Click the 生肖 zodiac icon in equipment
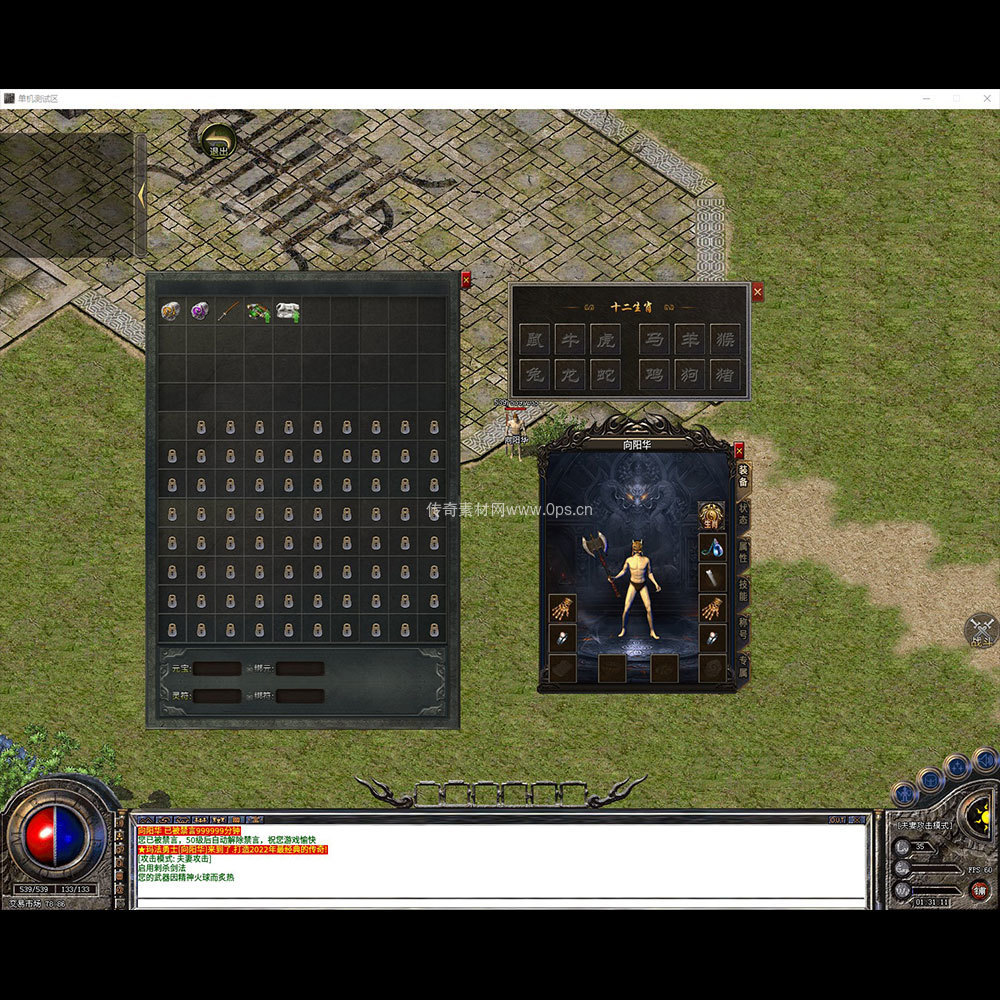 pyautogui.click(x=711, y=516)
